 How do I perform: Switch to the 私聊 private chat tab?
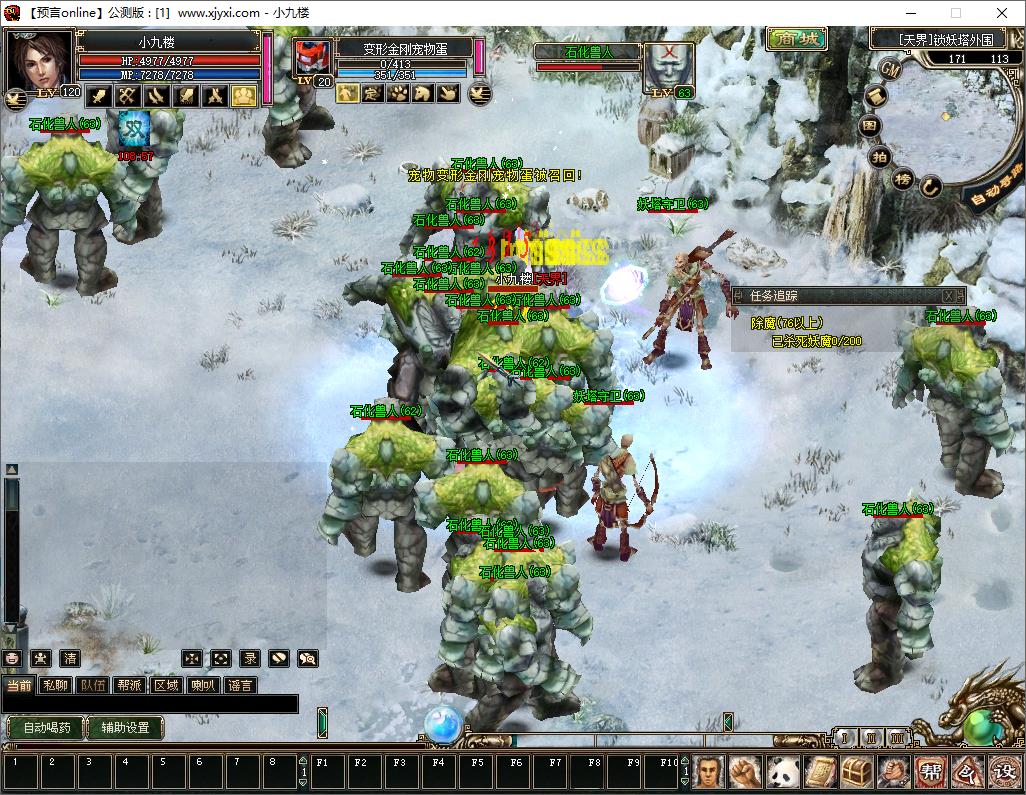[55, 685]
